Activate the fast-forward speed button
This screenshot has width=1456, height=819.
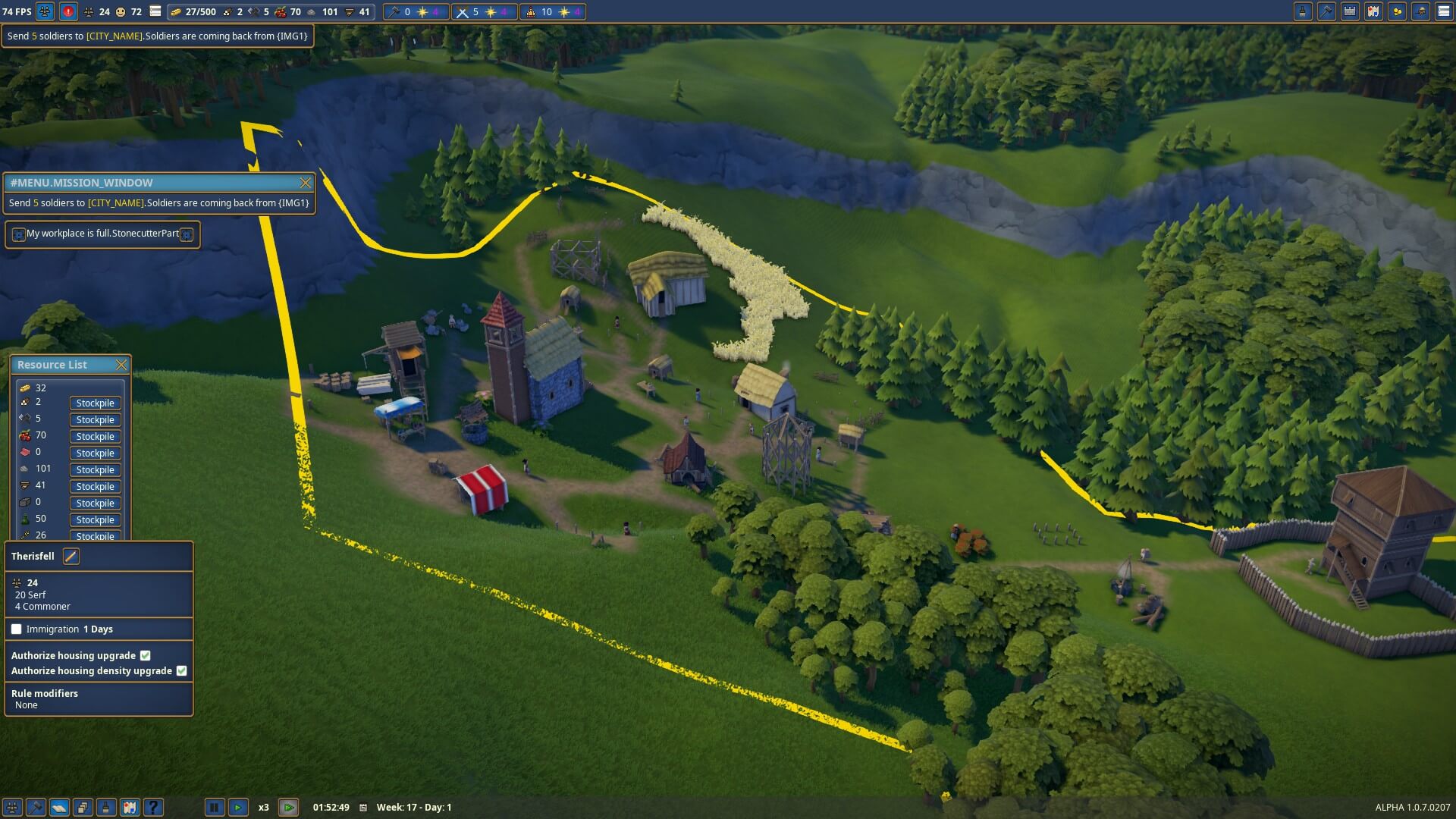click(288, 808)
